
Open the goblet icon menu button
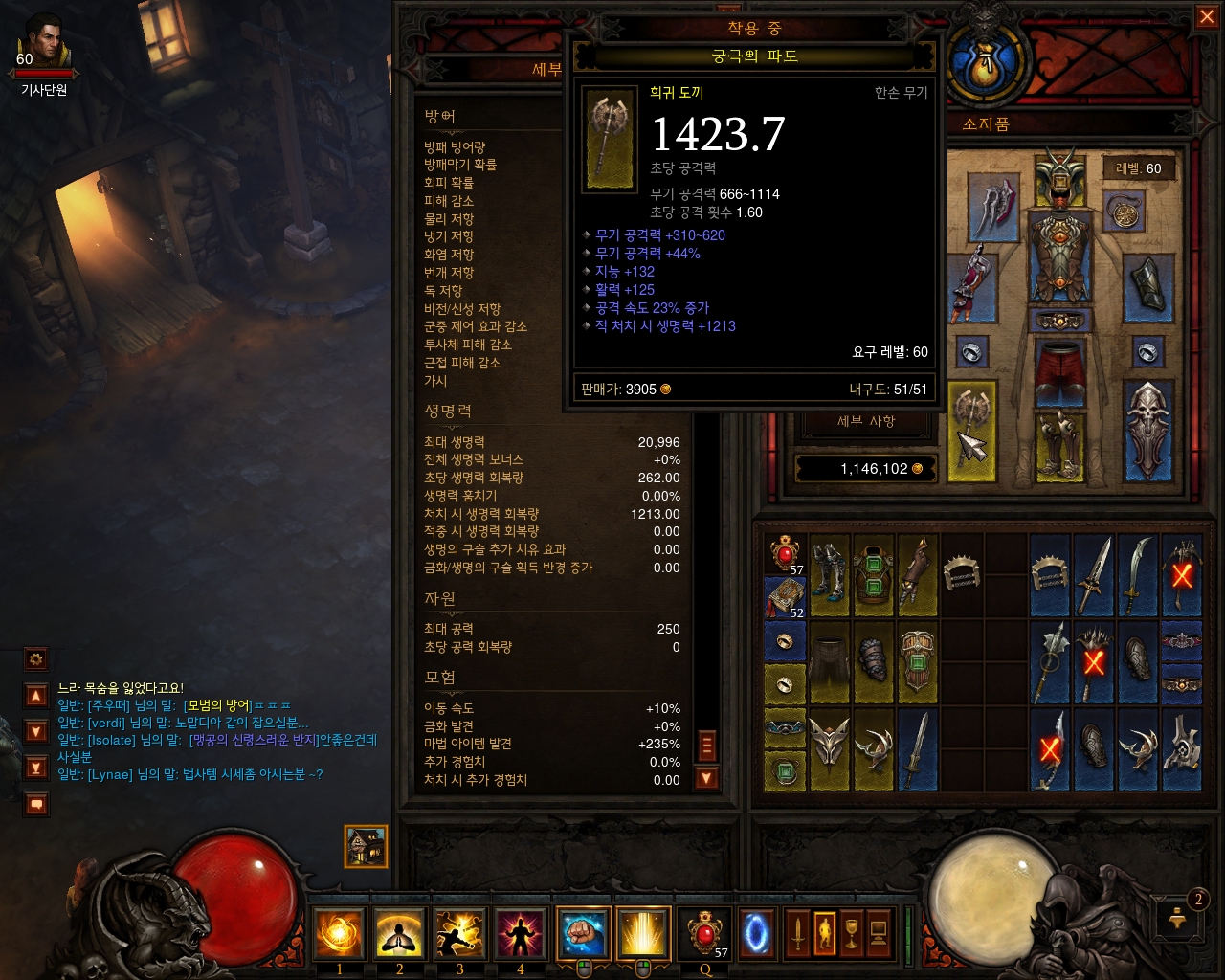coord(851,932)
